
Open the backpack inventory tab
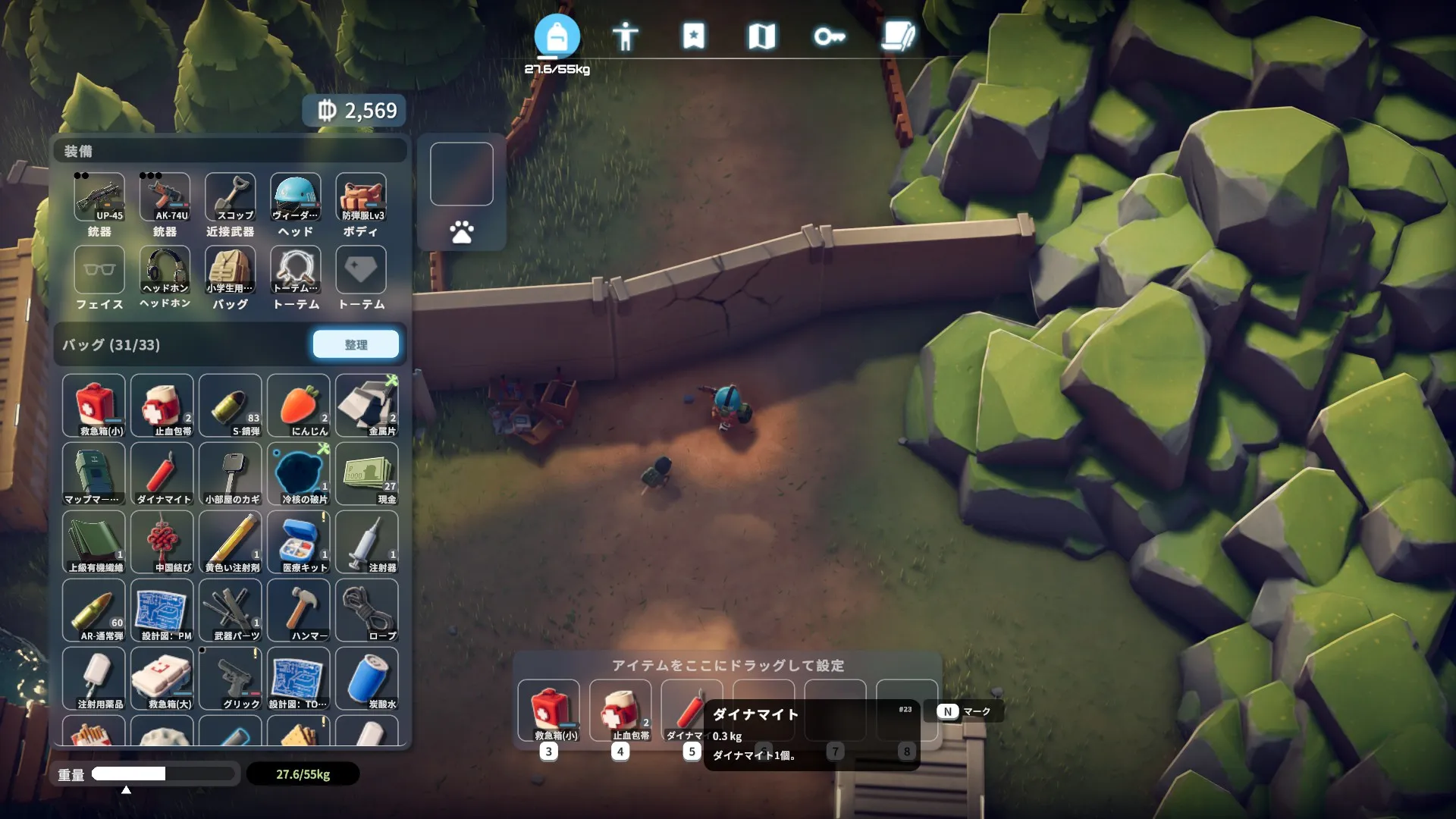pos(557,36)
